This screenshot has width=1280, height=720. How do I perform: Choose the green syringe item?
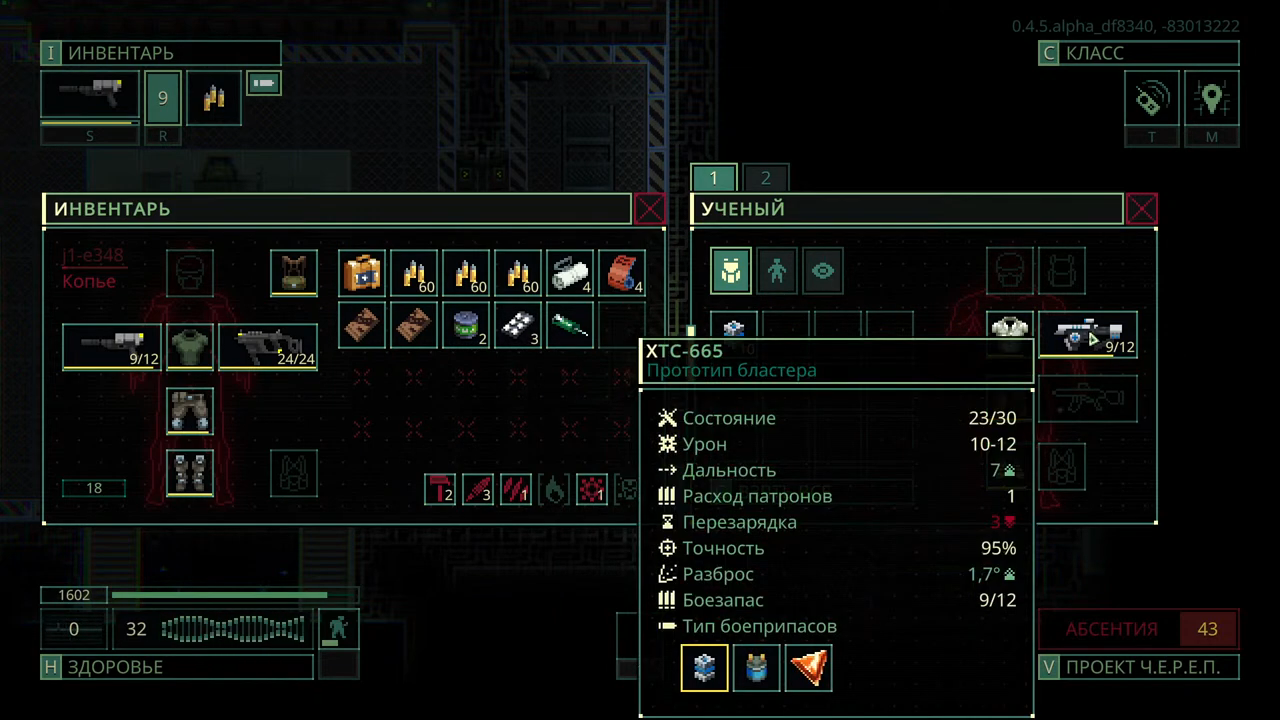pyautogui.click(x=570, y=325)
